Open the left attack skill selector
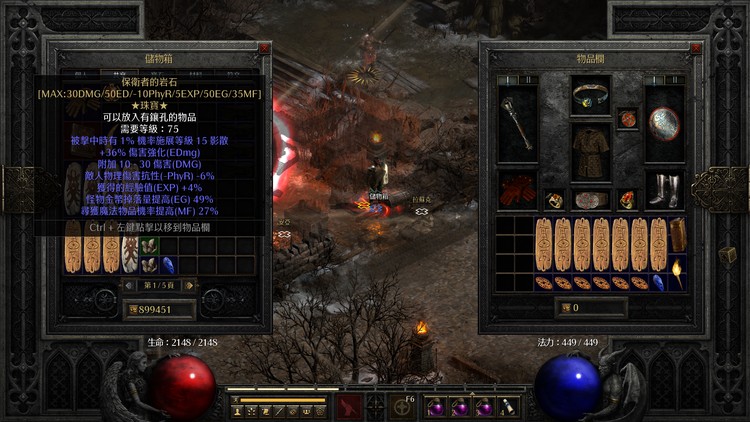 click(x=348, y=406)
